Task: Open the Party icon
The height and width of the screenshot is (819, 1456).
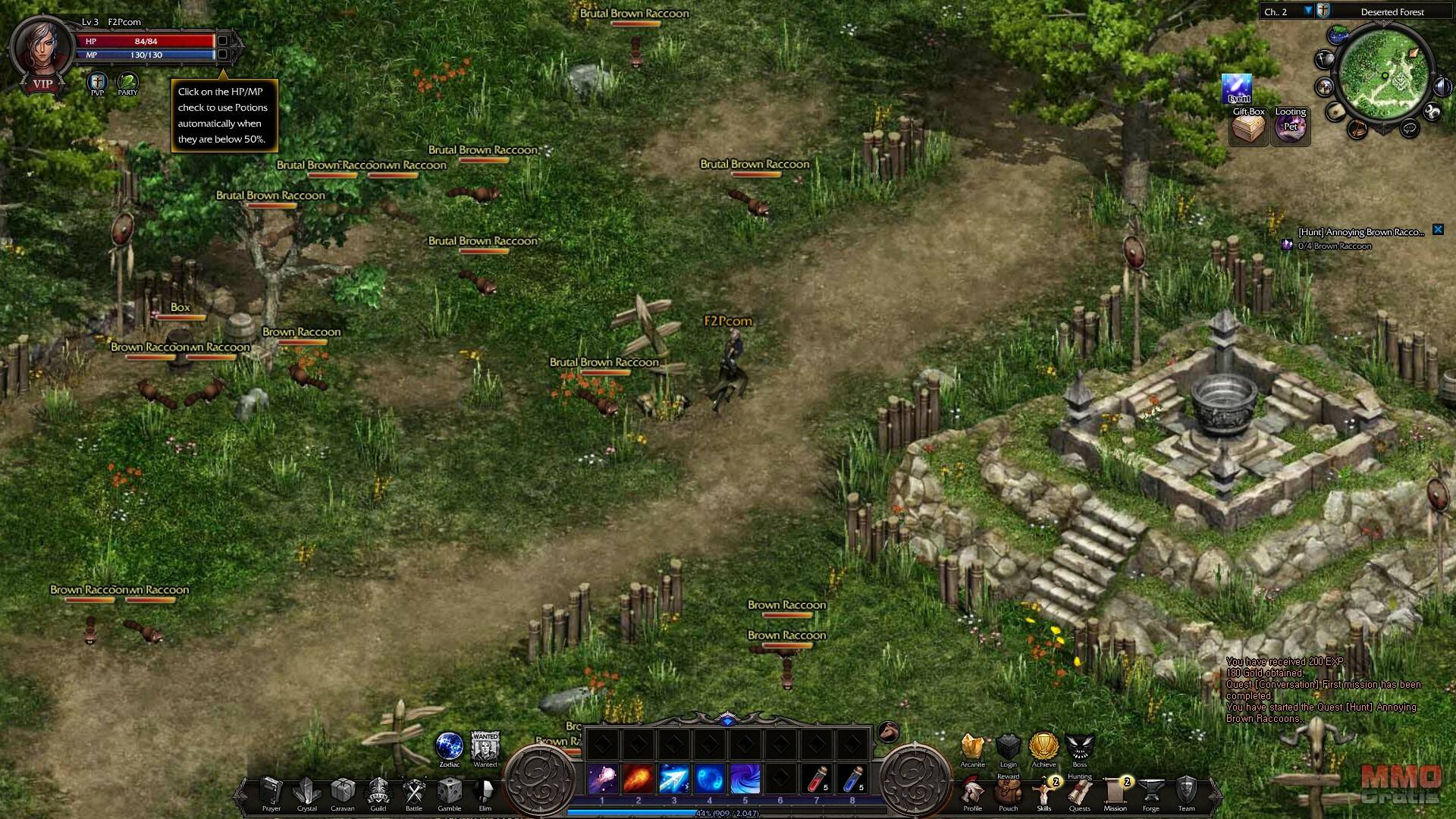Action: pos(127,82)
